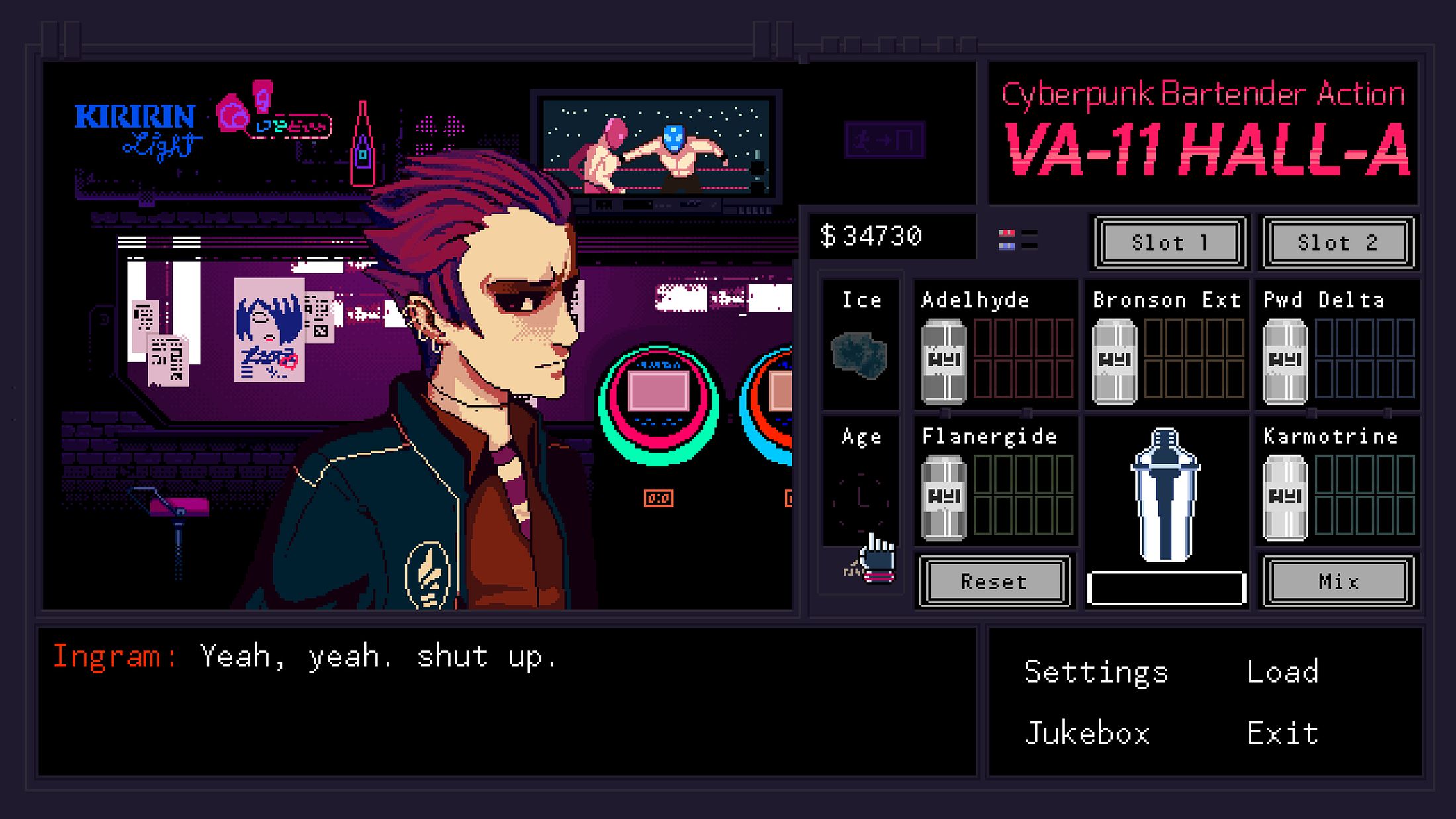Select the Slot 1 button
The image size is (1456, 819).
click(x=1169, y=243)
